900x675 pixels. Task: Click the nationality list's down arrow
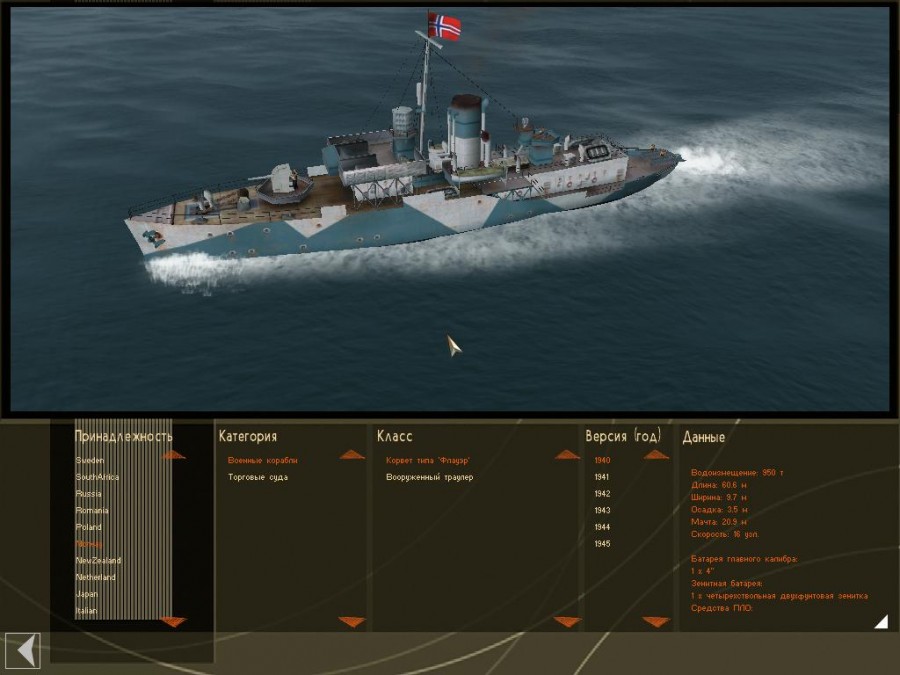(173, 621)
